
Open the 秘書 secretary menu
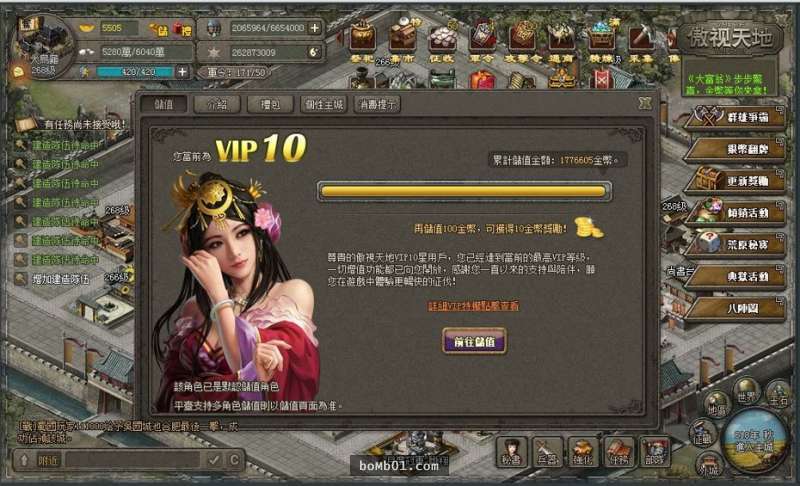coord(512,451)
